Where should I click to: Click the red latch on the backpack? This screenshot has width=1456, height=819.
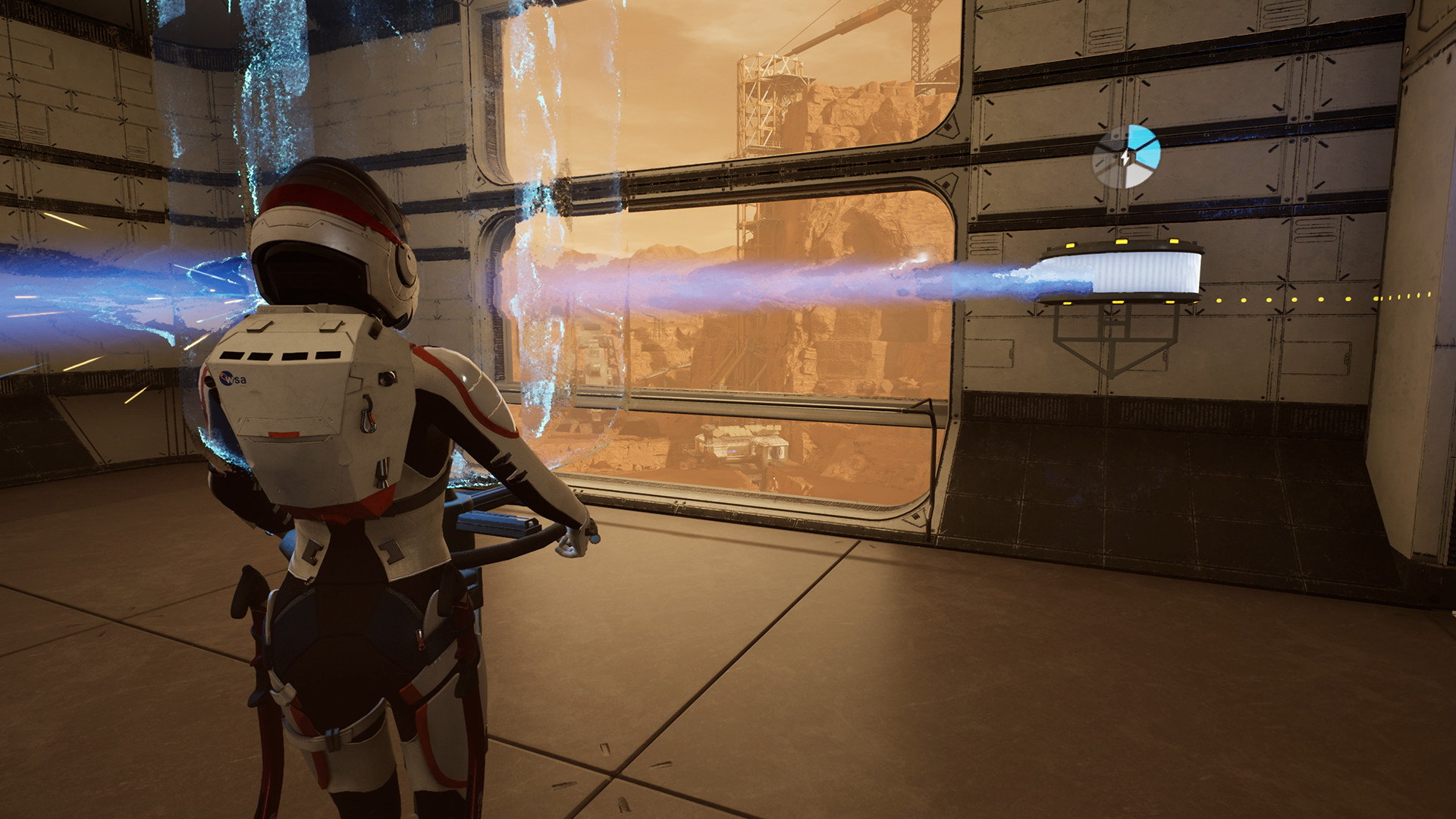point(284,435)
